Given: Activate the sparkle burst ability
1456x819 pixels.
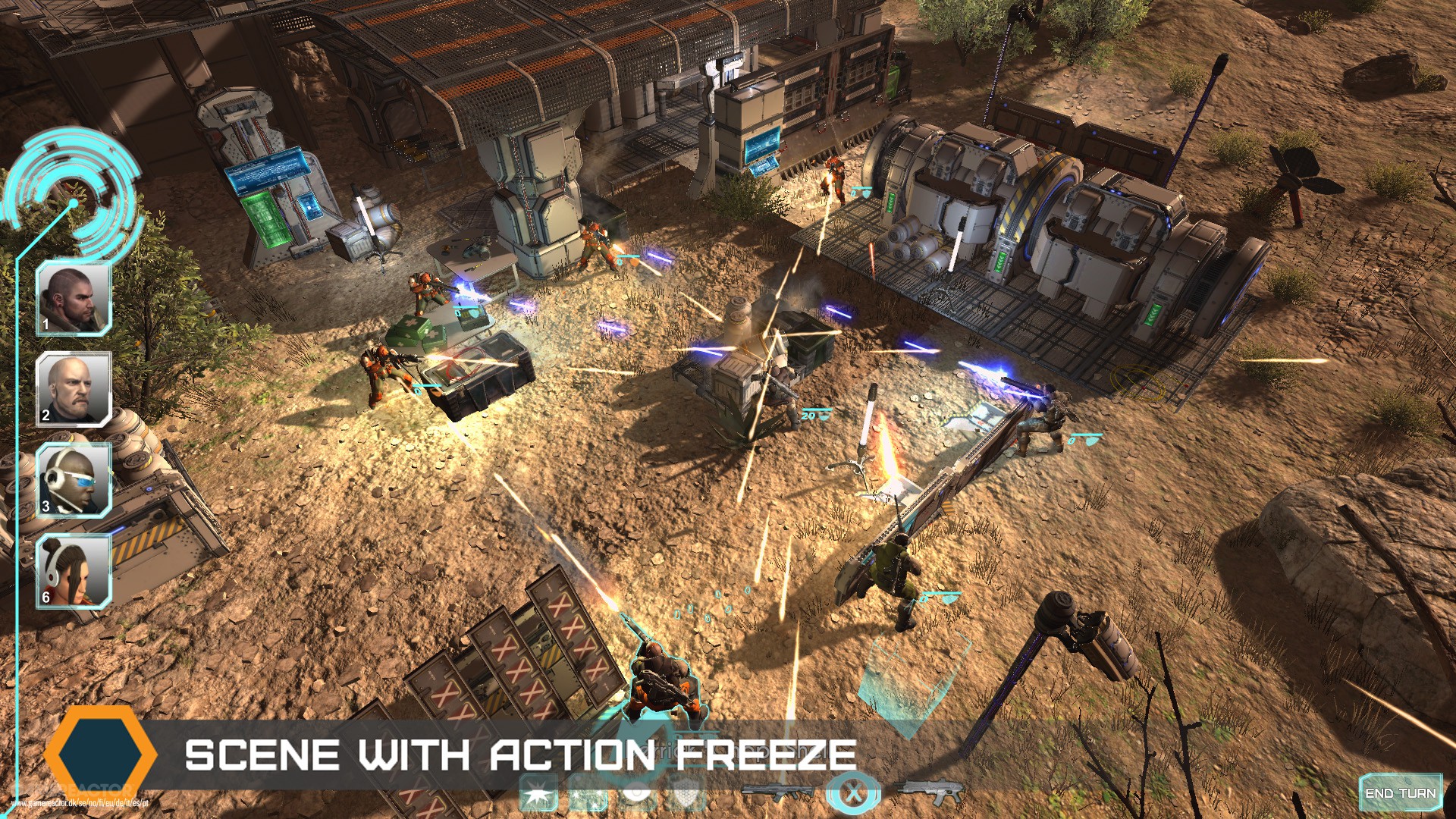Looking at the screenshot, I should 588,794.
